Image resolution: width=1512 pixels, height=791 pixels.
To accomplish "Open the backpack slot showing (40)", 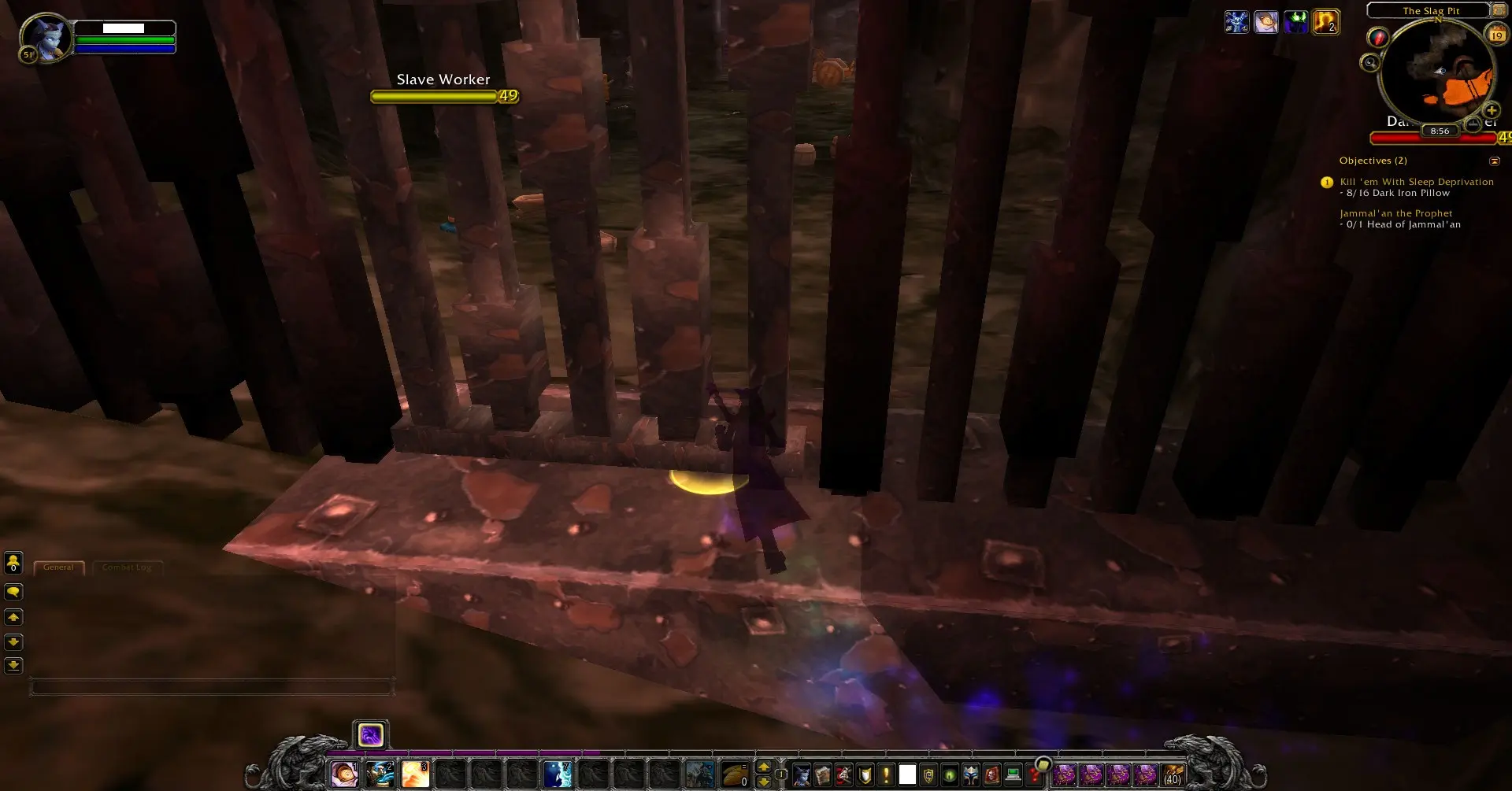I will [x=1173, y=775].
